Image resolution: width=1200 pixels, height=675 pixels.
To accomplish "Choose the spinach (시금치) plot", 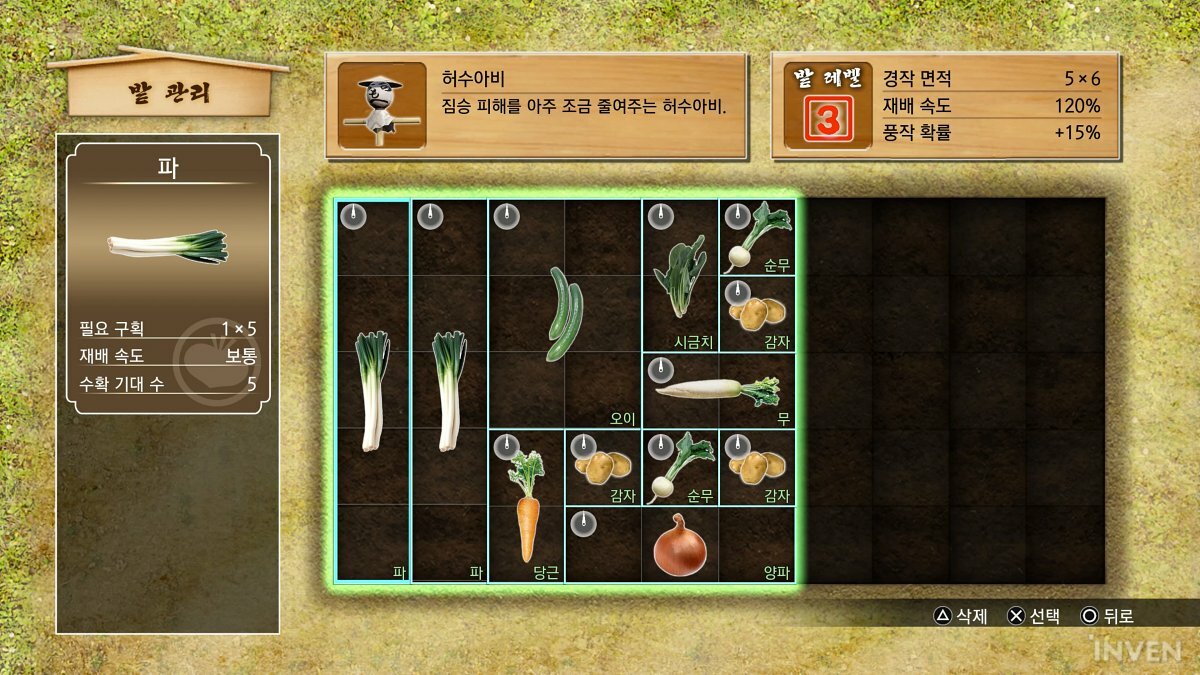I will pos(680,275).
